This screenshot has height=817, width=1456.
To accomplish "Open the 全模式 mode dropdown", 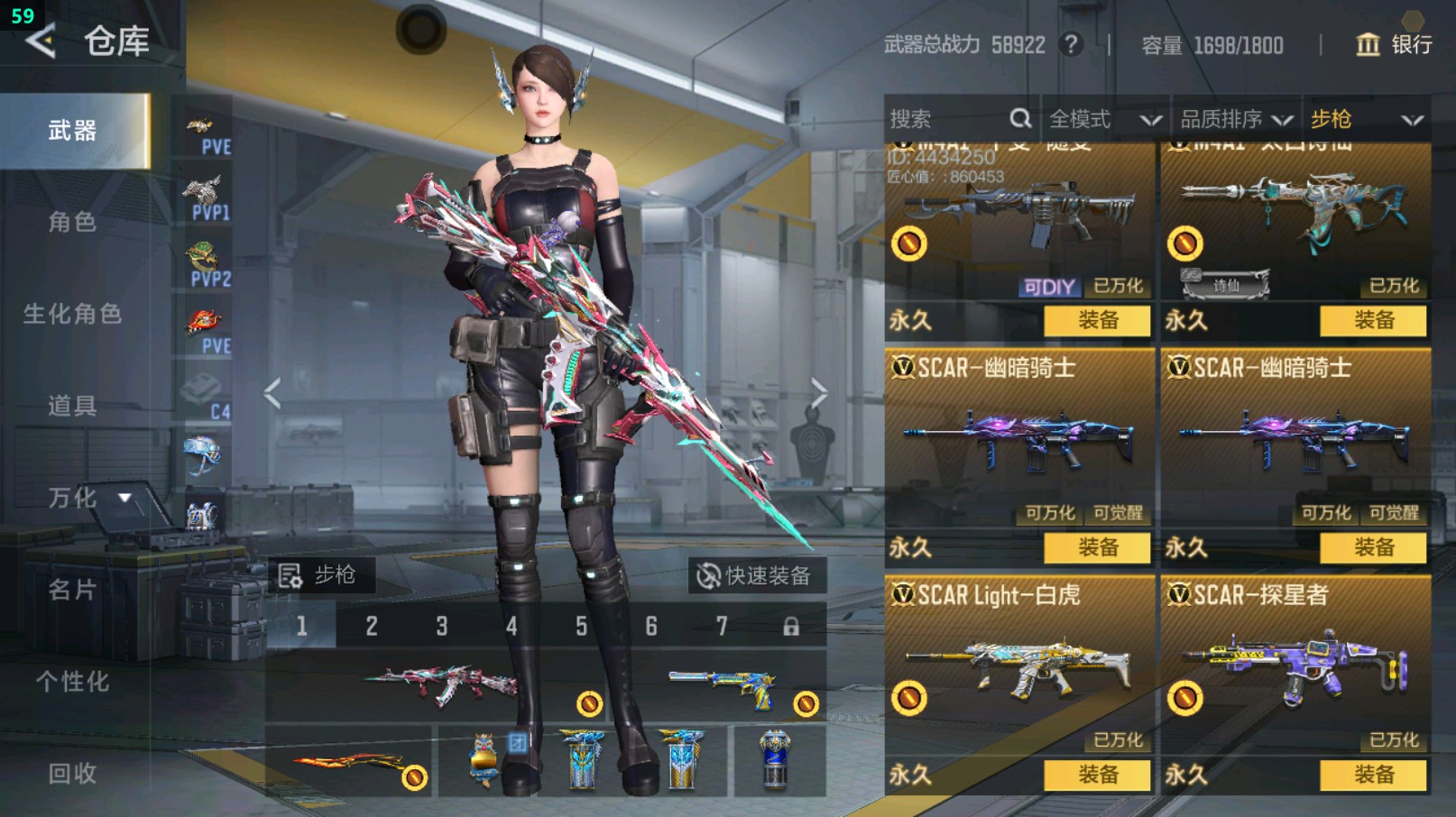I will pyautogui.click(x=1103, y=119).
